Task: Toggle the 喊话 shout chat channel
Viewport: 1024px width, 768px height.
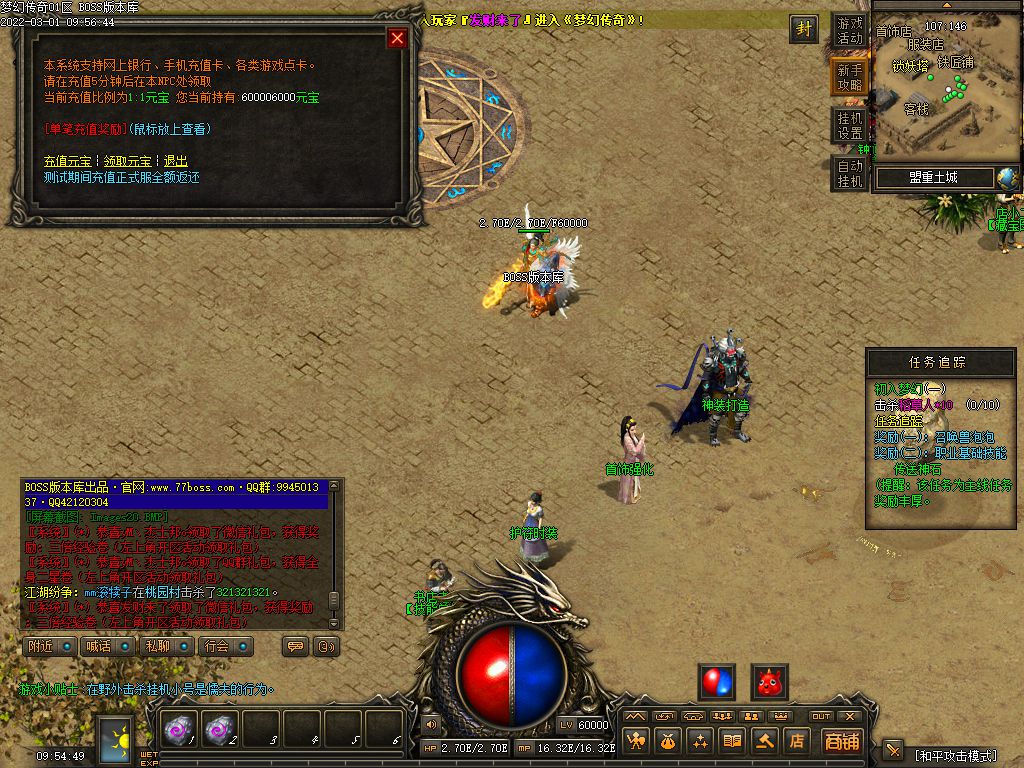Action: pyautogui.click(x=108, y=646)
